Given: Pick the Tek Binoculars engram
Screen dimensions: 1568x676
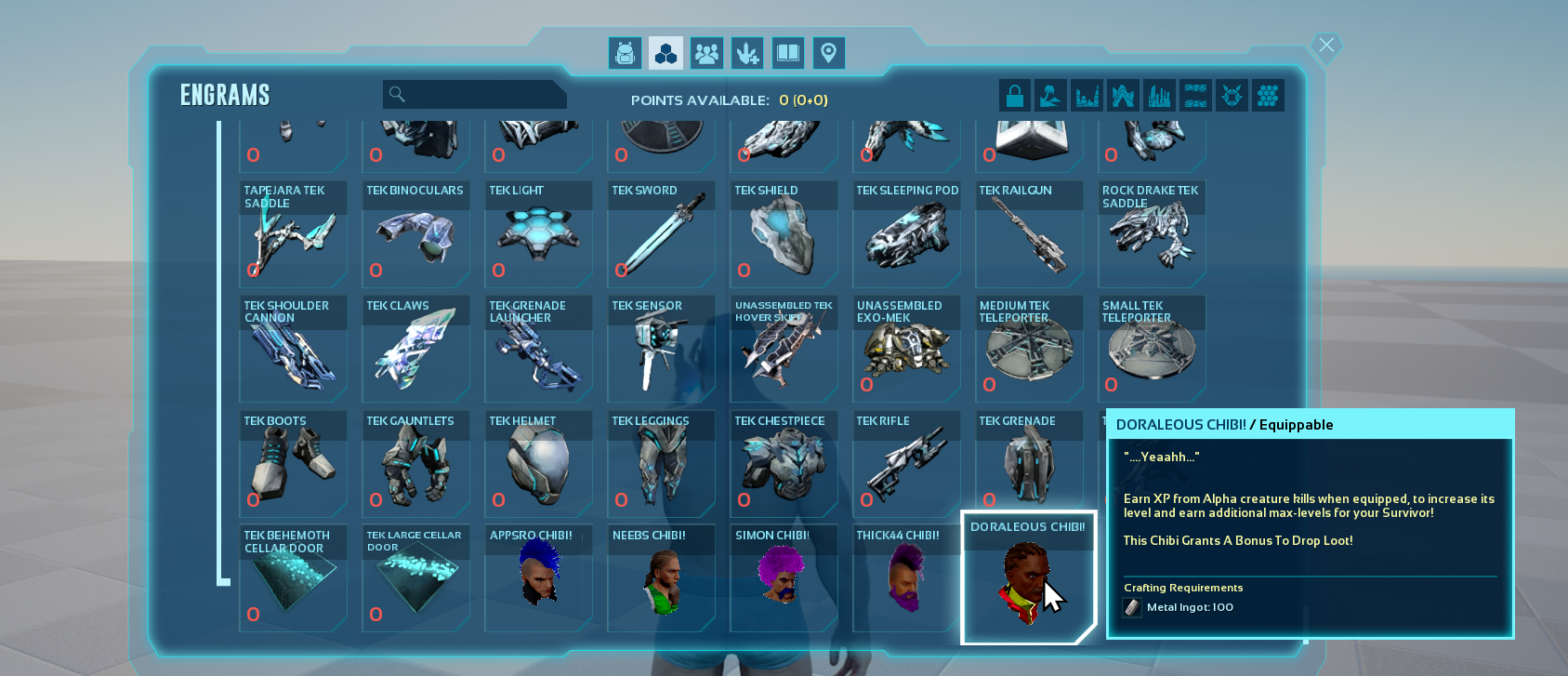Looking at the screenshot, I should tap(415, 234).
